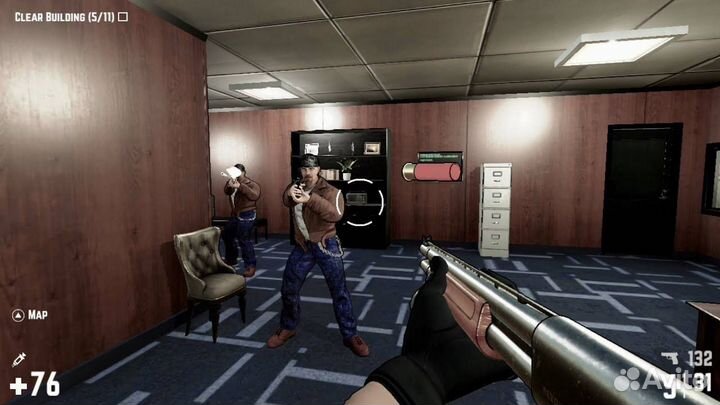The width and height of the screenshot is (720, 405).
Task: Use the syringe heal icon
Action: (18, 360)
